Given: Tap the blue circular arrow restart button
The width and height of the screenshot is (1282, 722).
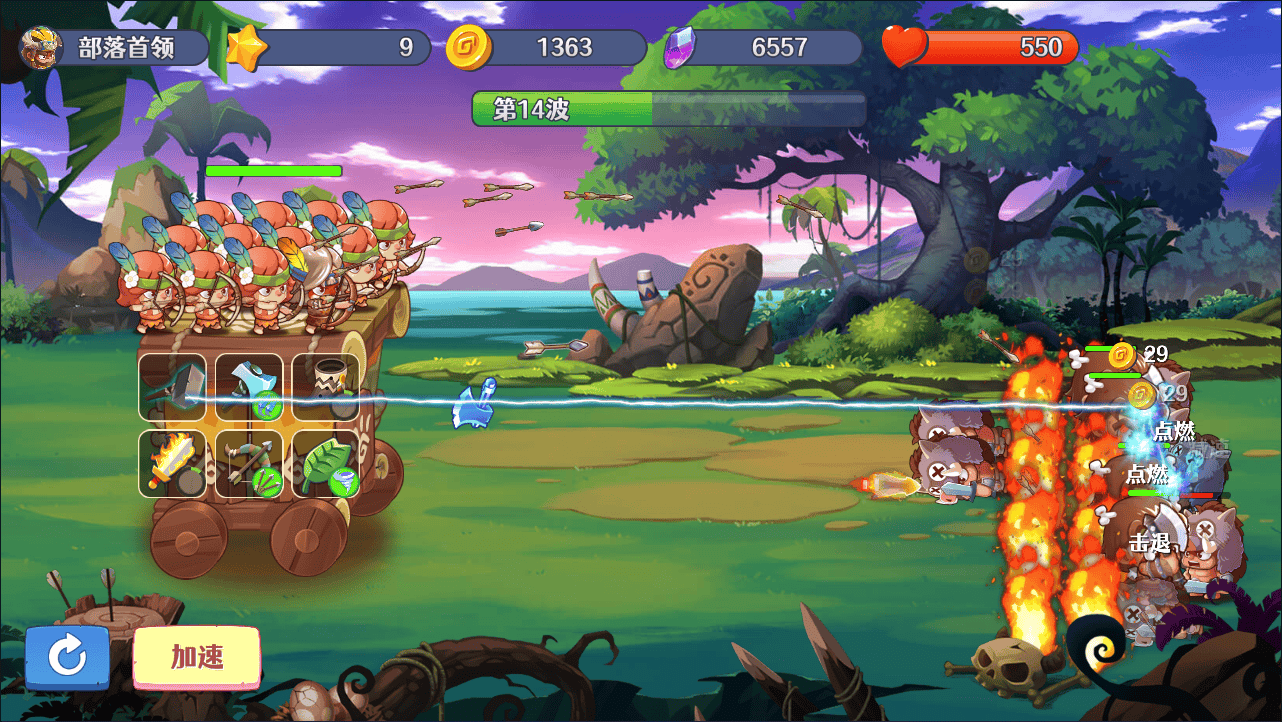Looking at the screenshot, I should tap(68, 657).
